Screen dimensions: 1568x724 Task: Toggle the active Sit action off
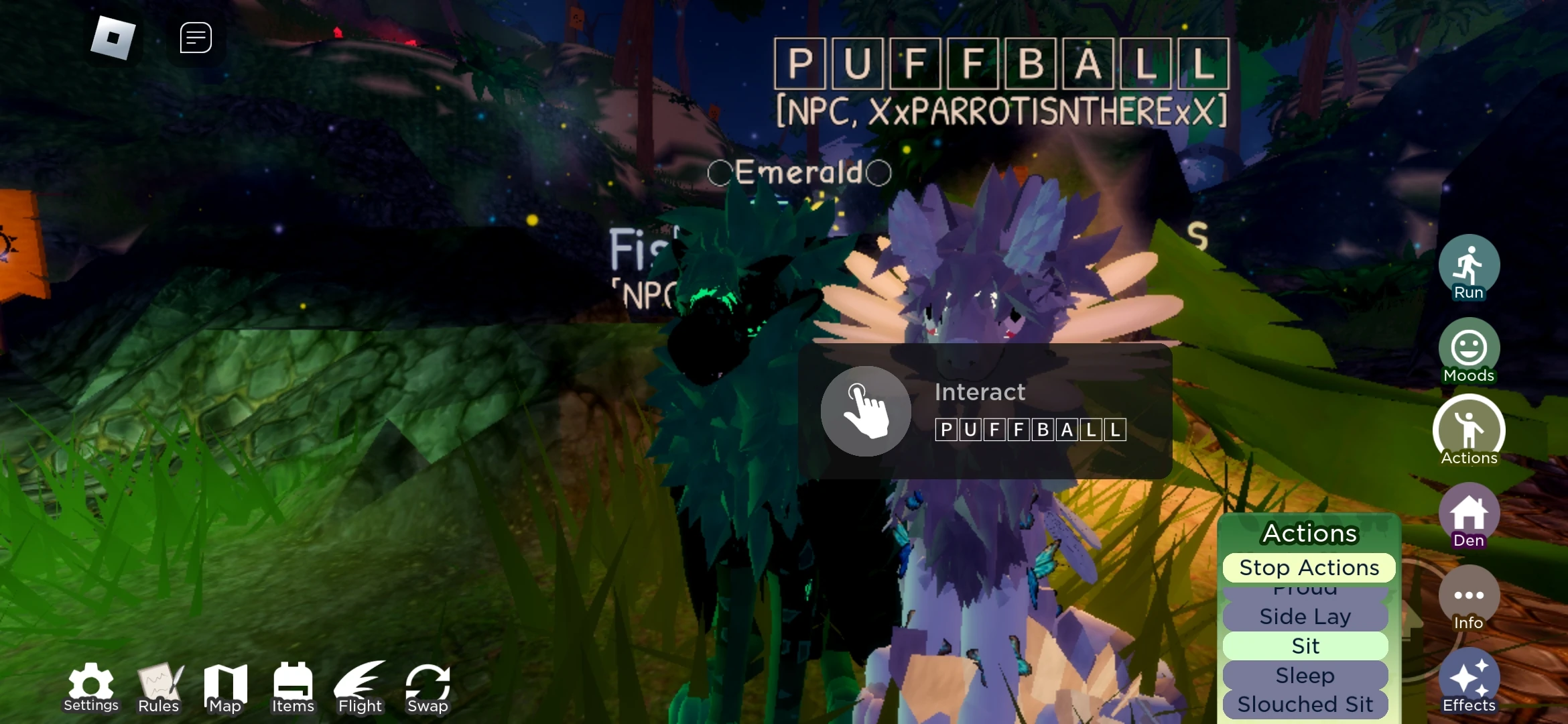coord(1305,645)
